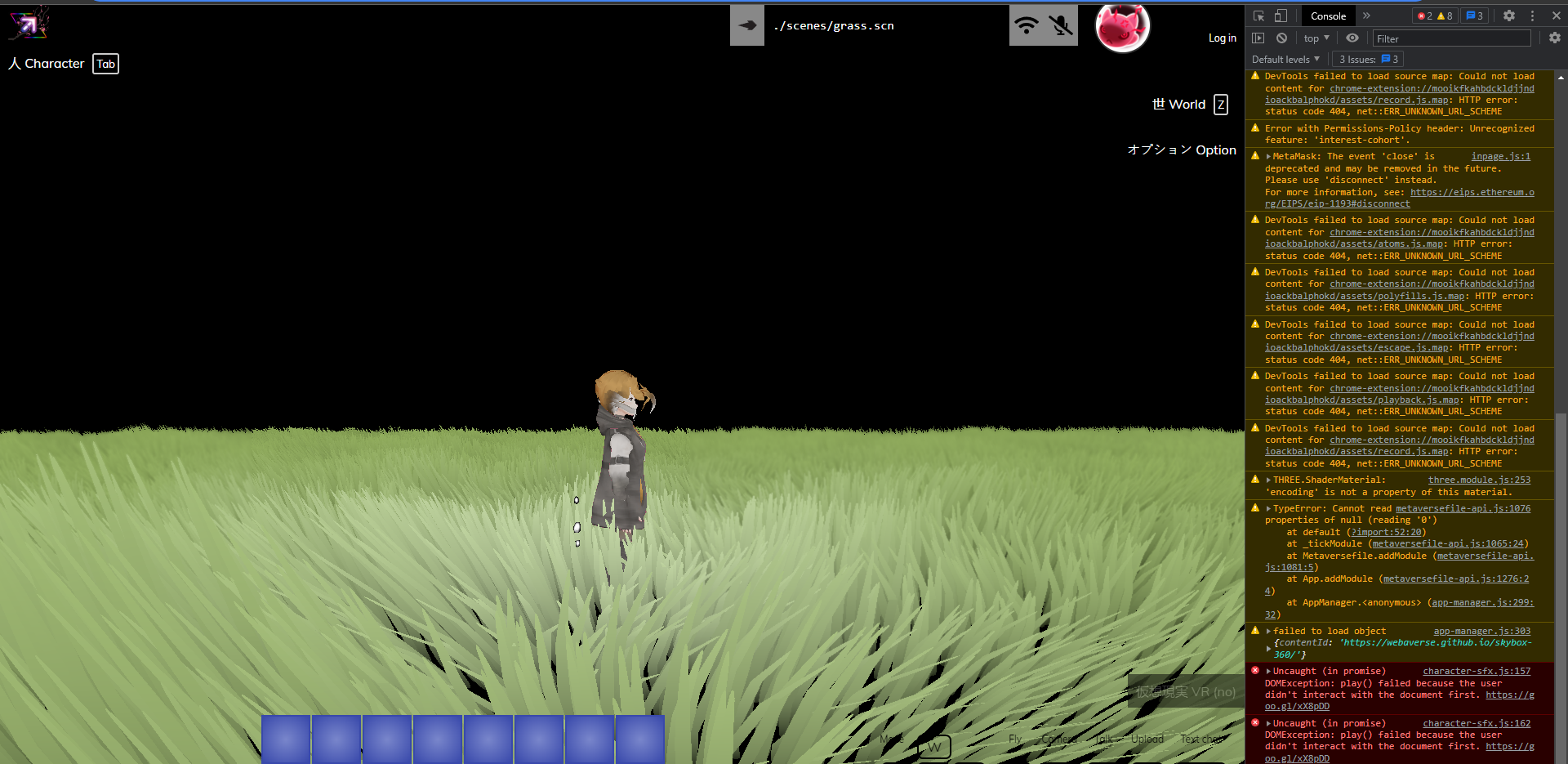The height and width of the screenshot is (764, 1568).
Task: Select the first blue hotbar slot
Action: (285, 739)
